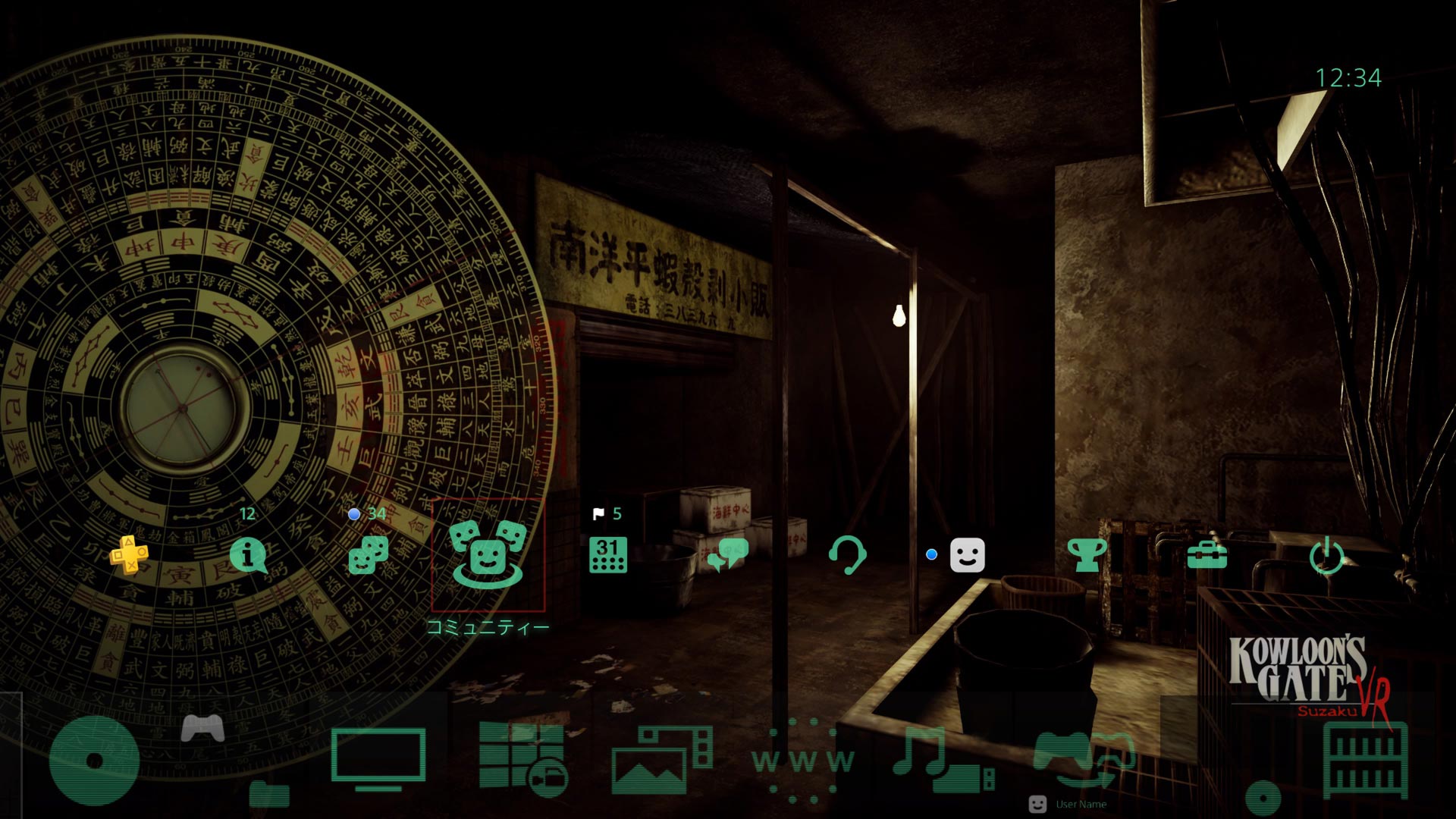Open the Capture Gallery picture tile
Viewport: 1456px width, 819px height.
(661, 760)
